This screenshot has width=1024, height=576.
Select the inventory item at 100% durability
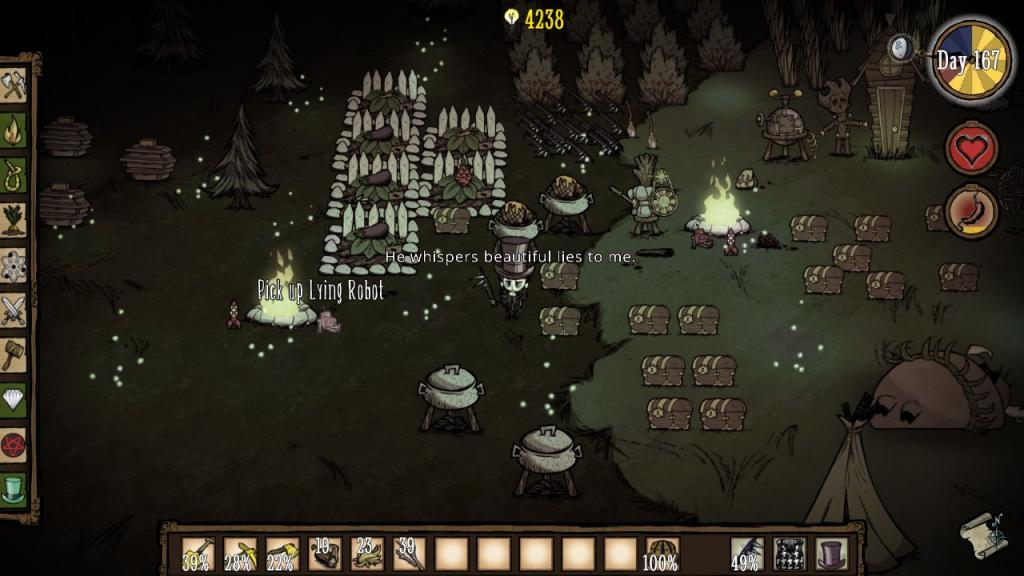point(662,553)
